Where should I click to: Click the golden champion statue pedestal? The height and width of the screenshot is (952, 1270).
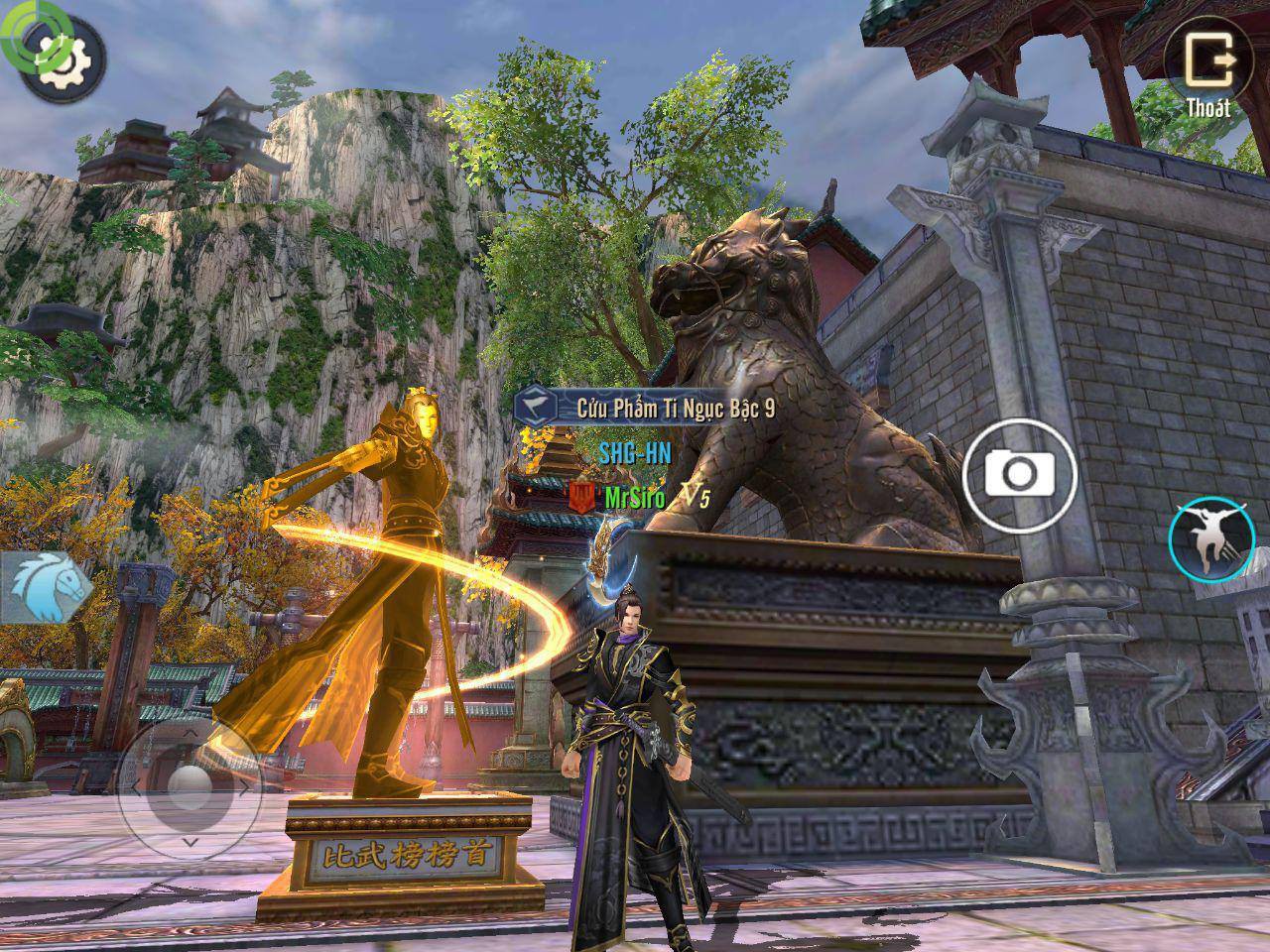pos(387,855)
